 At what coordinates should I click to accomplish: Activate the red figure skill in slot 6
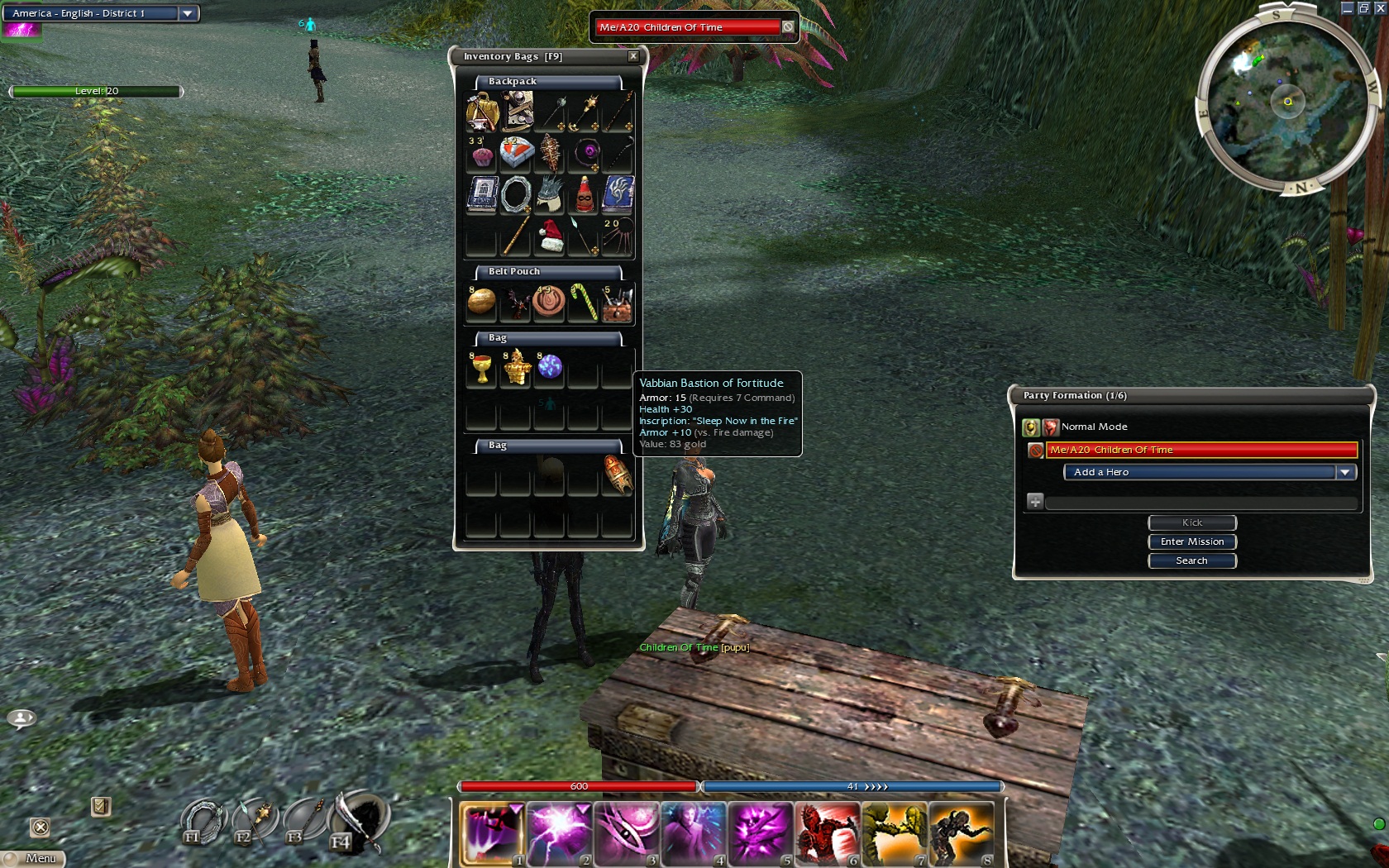[x=827, y=832]
